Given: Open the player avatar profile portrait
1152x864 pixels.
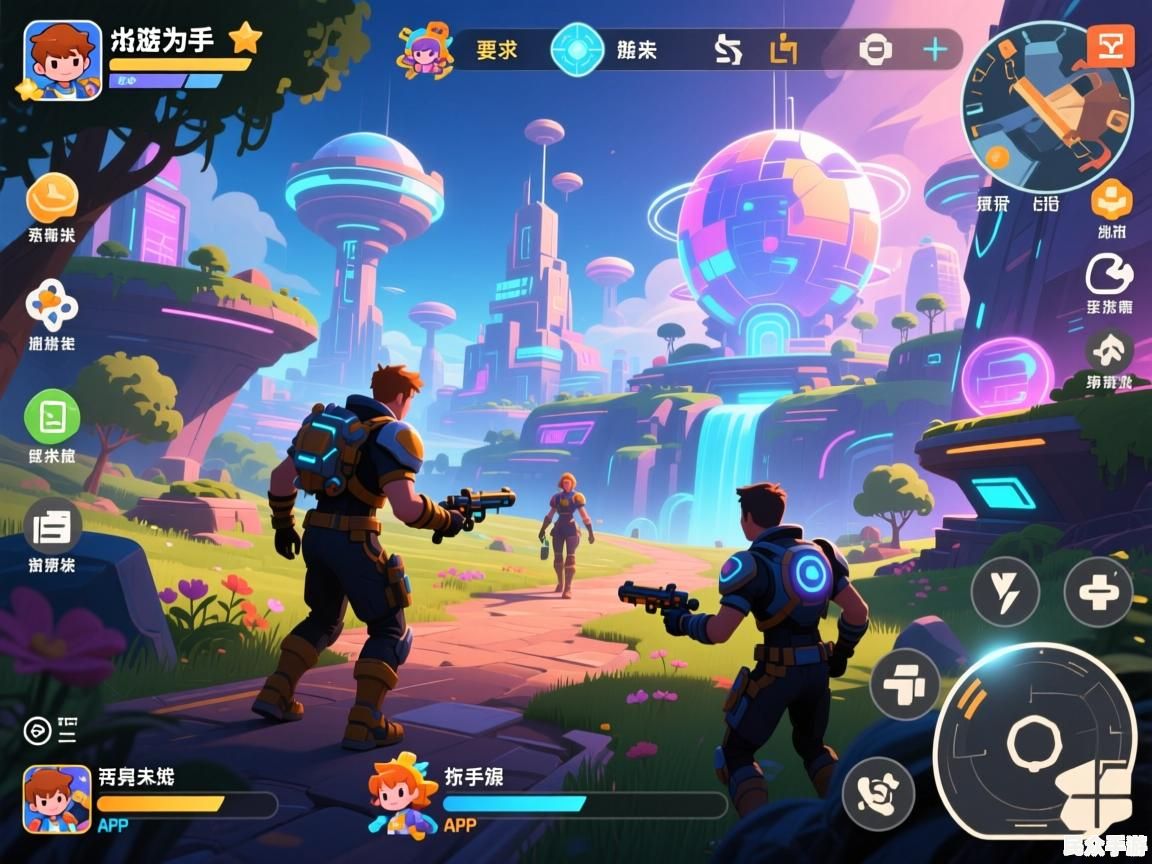Looking at the screenshot, I should tap(62, 60).
